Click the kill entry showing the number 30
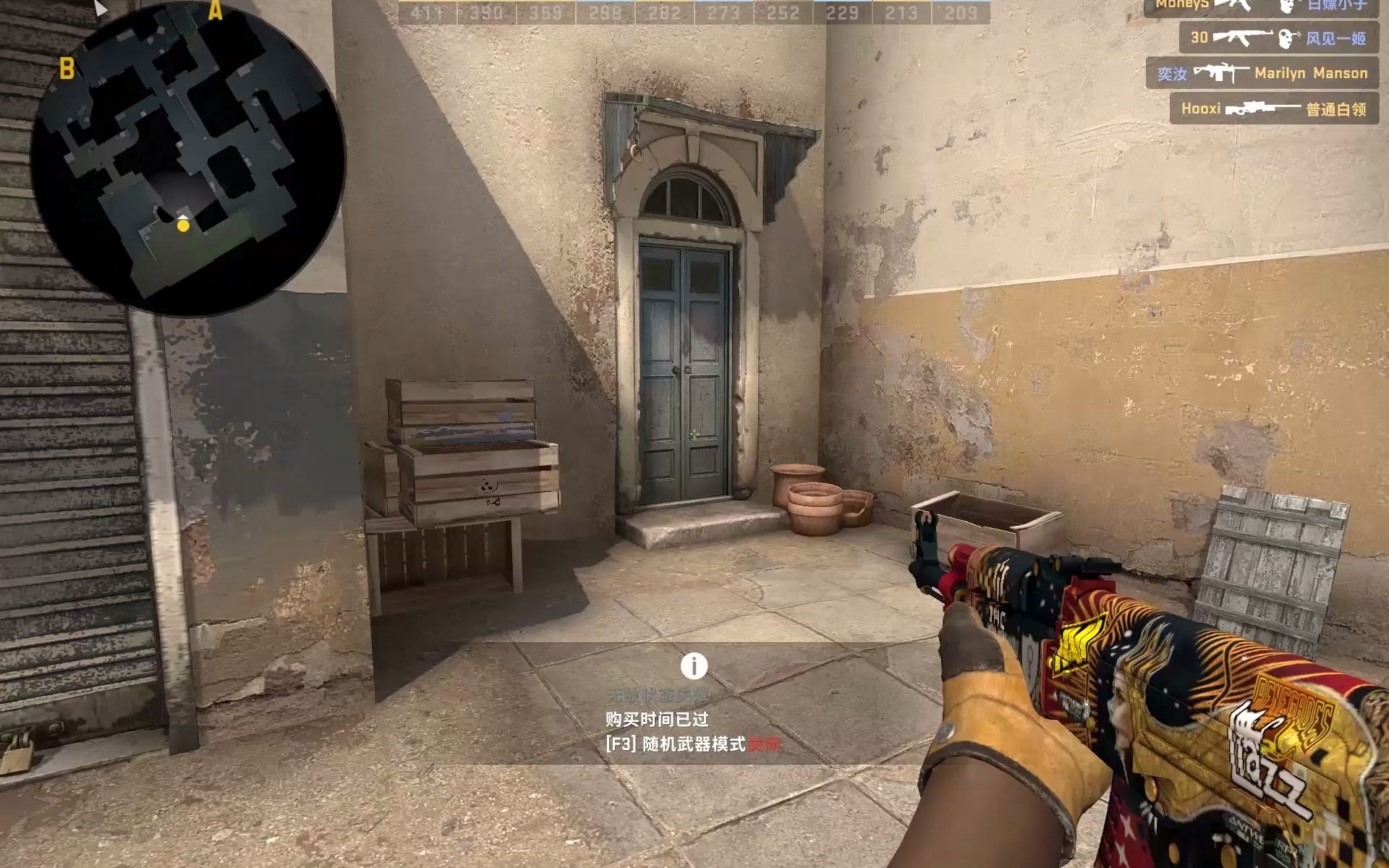The height and width of the screenshot is (868, 1389). coord(1199,36)
